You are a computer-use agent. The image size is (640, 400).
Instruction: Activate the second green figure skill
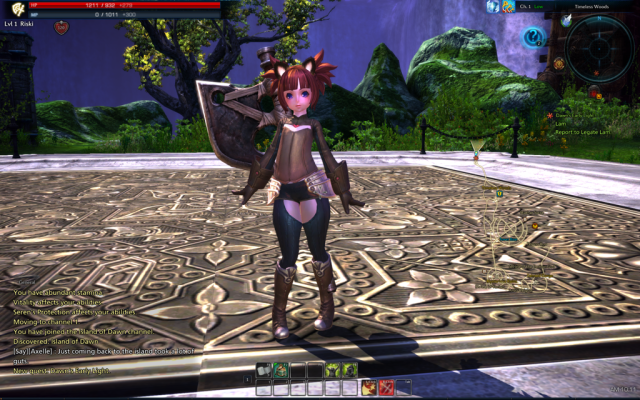349,370
